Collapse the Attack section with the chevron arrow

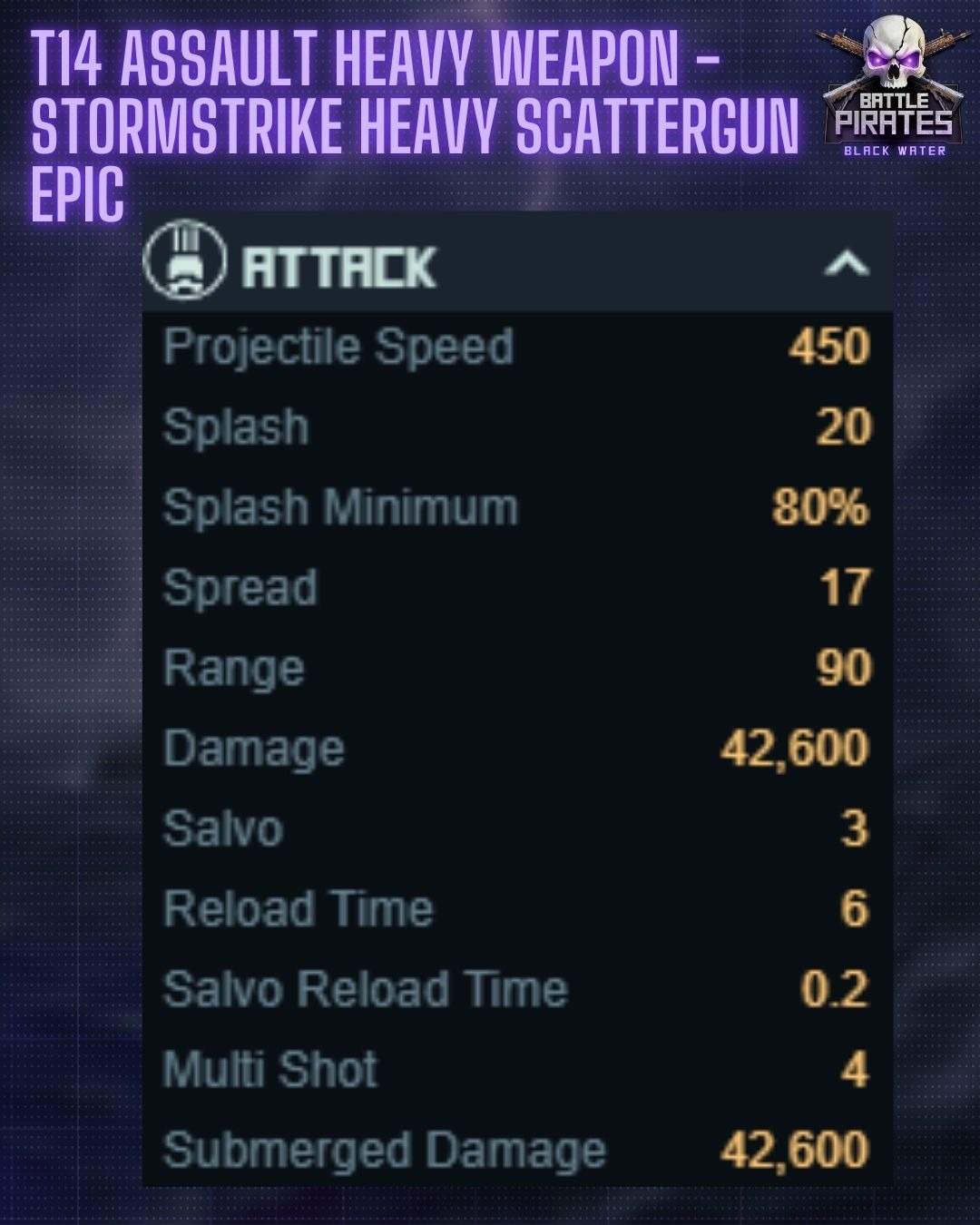(846, 264)
